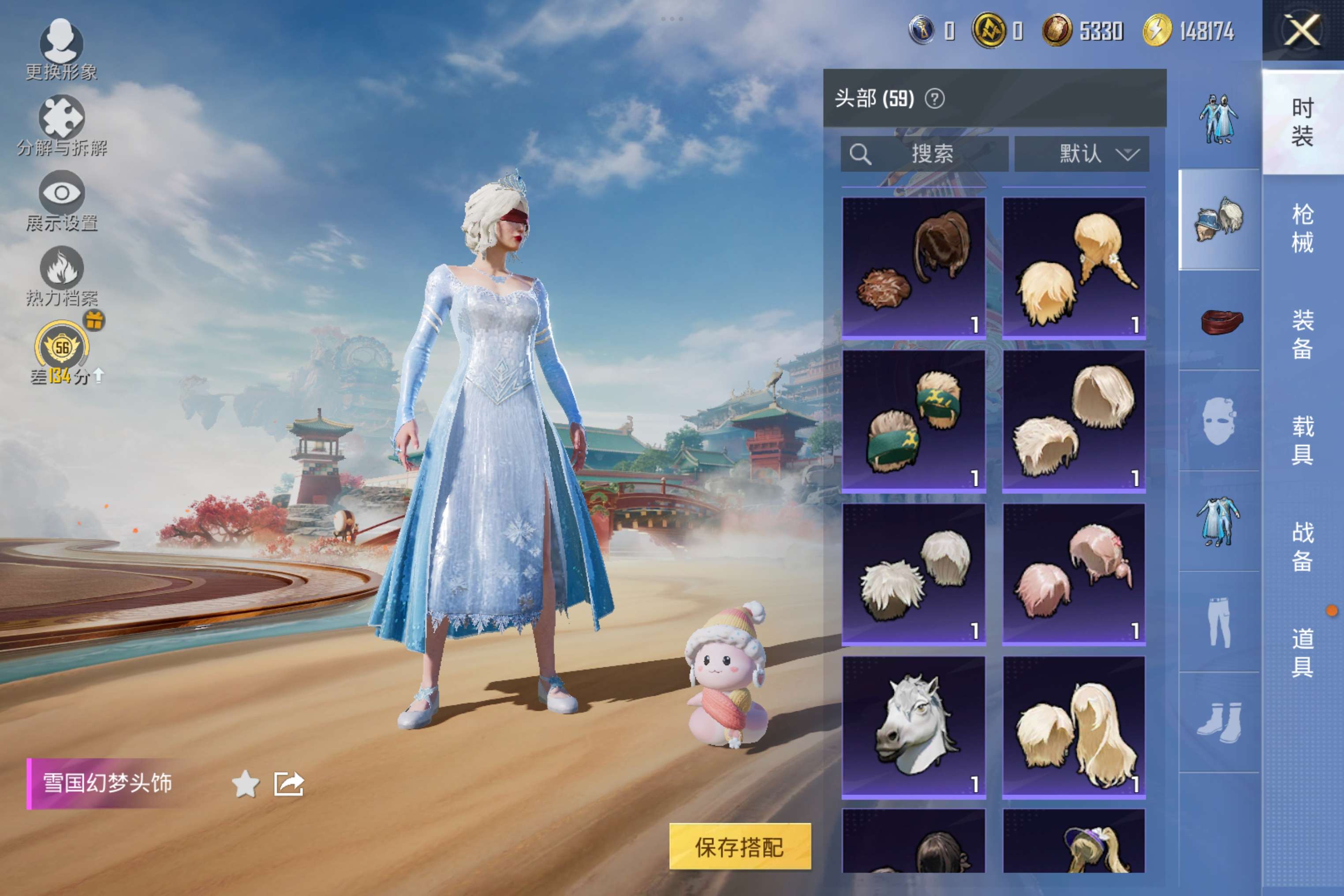This screenshot has height=896, width=1344.
Task: Click the share arrow icon
Action: tap(288, 784)
